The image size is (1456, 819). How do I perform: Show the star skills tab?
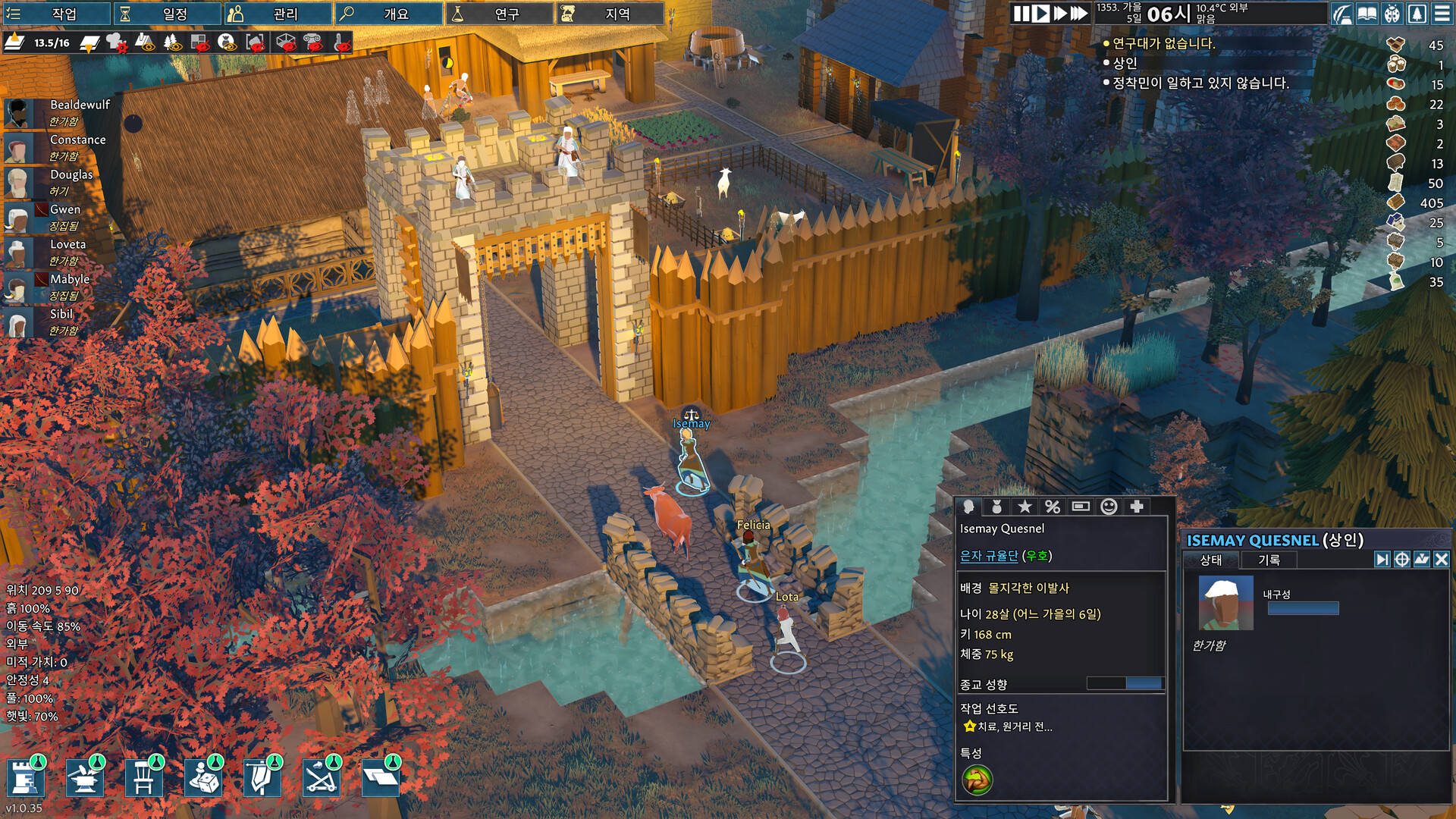pyautogui.click(x=1025, y=507)
